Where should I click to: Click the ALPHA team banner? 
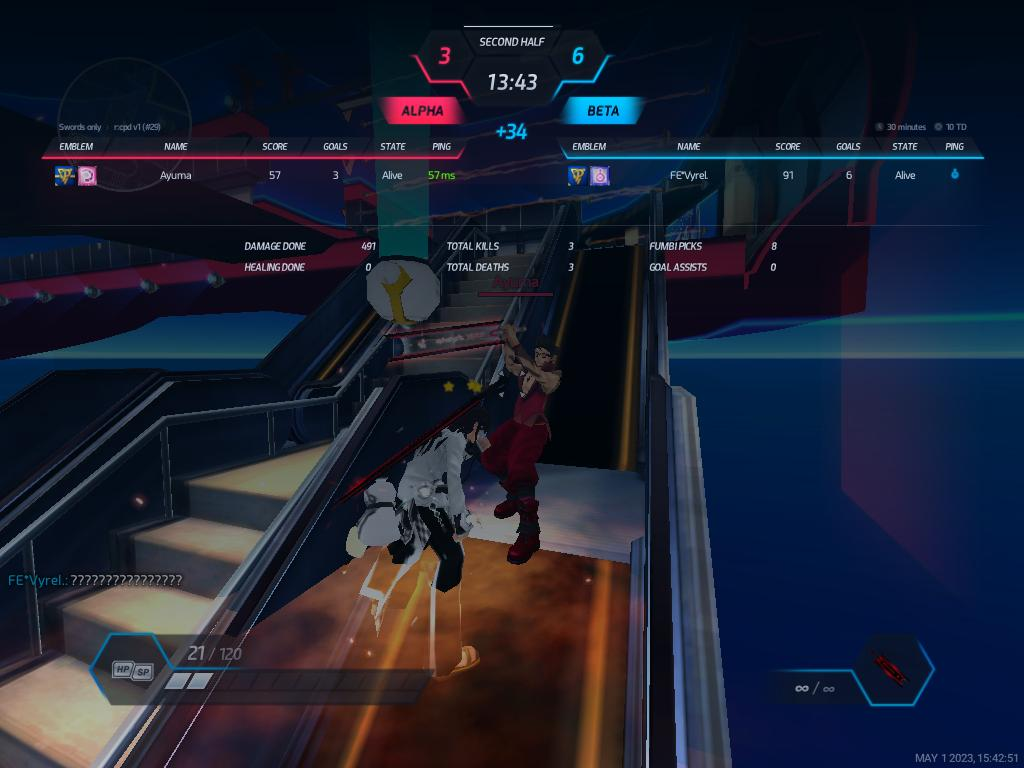pyautogui.click(x=422, y=111)
